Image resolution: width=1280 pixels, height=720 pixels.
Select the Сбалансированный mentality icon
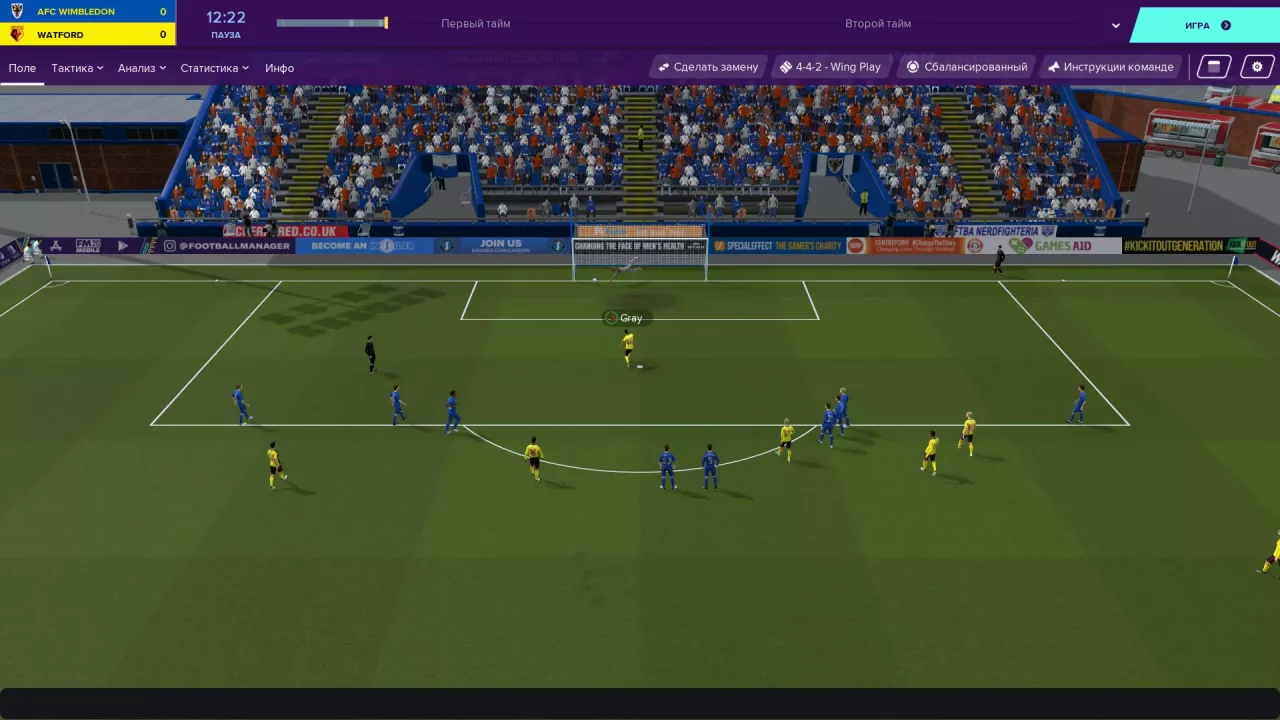click(x=913, y=66)
